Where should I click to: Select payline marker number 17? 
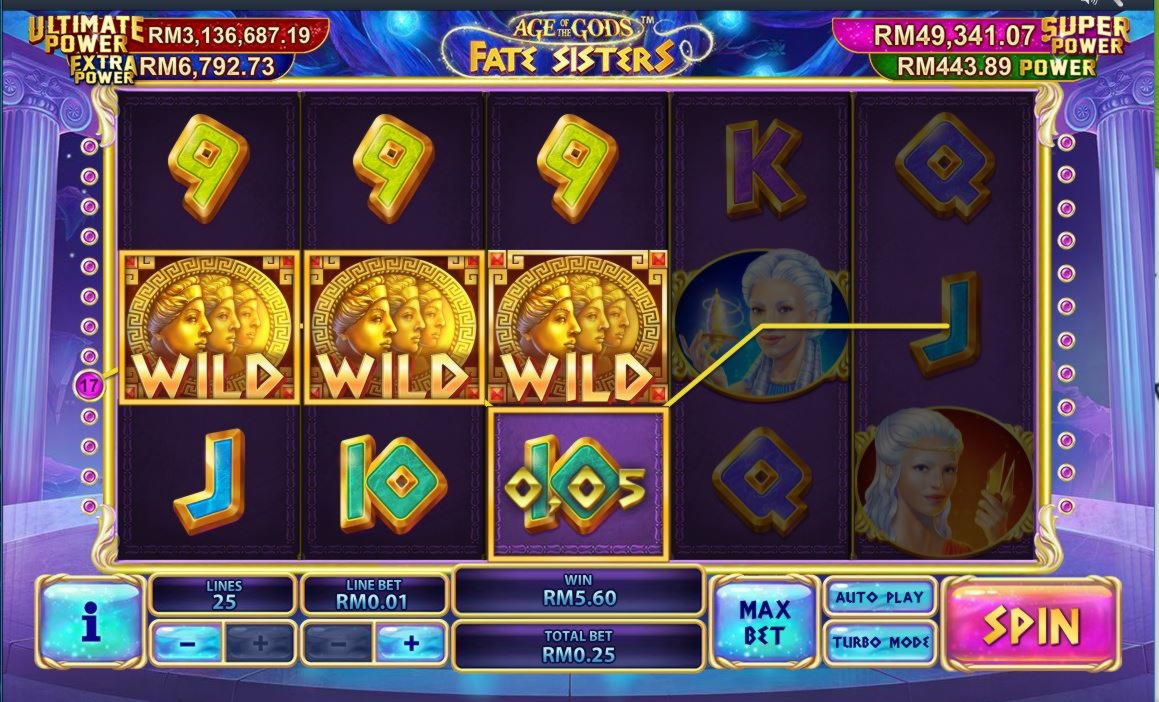coord(89,384)
